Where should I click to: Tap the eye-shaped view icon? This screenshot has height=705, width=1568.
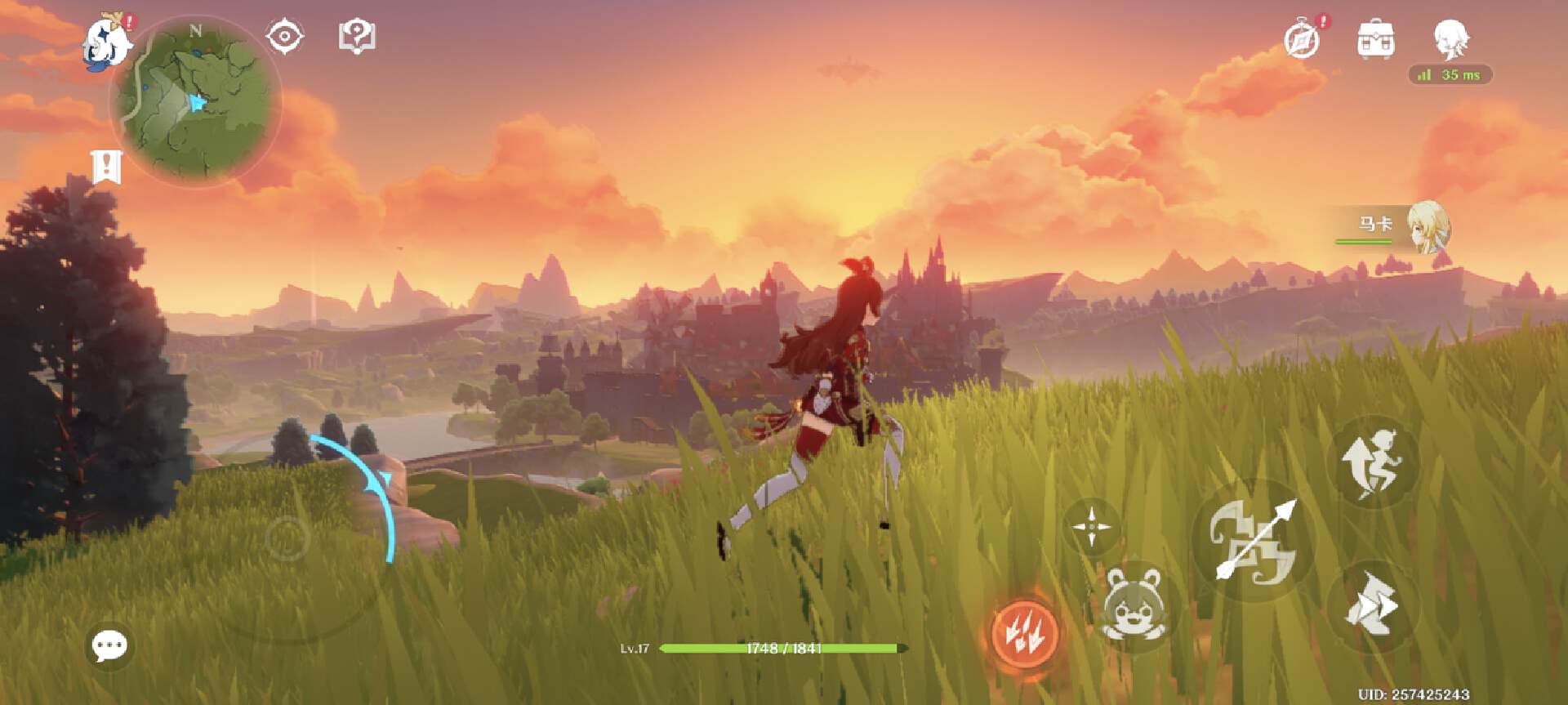tap(284, 37)
